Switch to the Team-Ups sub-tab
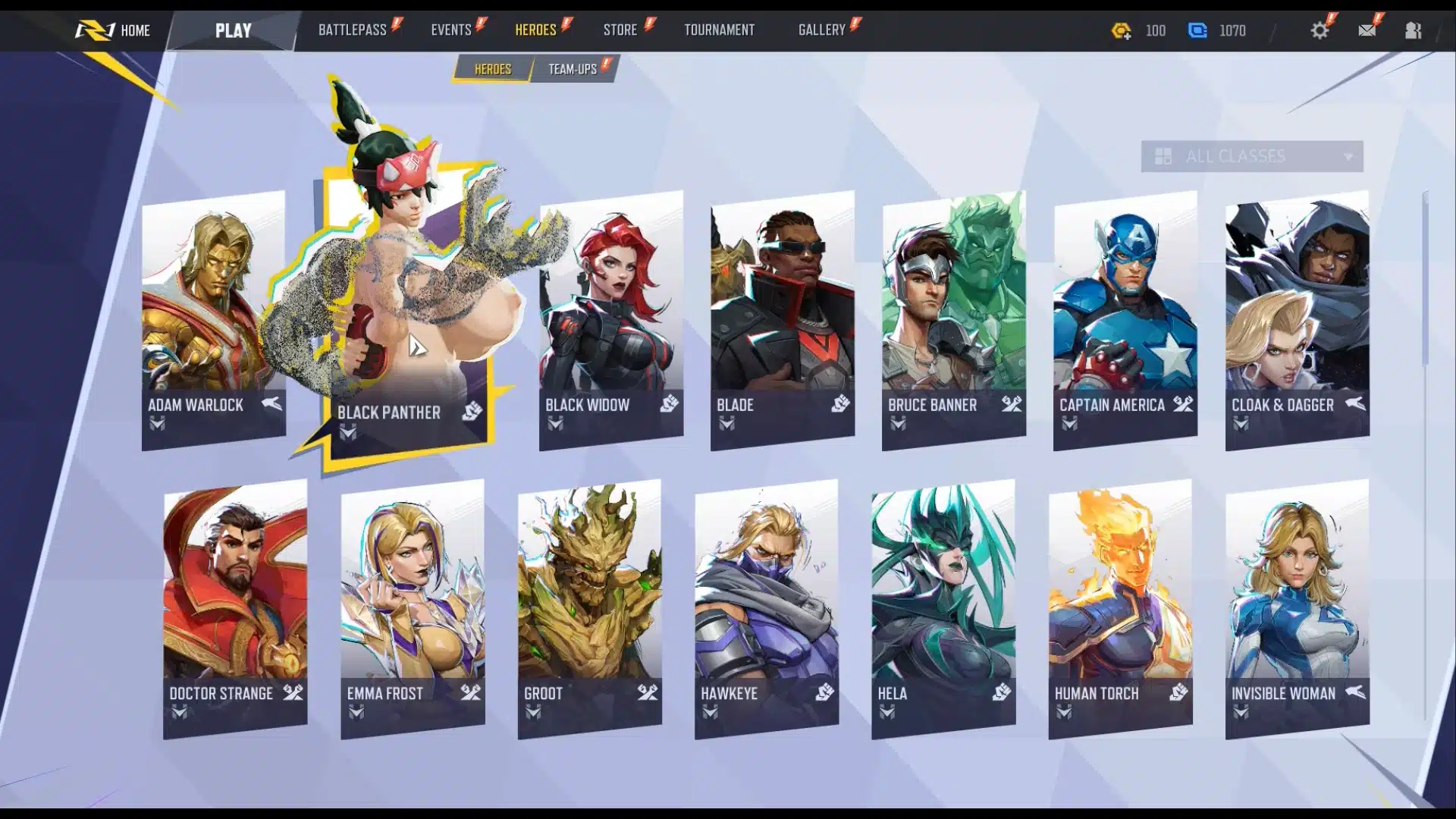Screen dimensions: 1456x819 (x=573, y=69)
